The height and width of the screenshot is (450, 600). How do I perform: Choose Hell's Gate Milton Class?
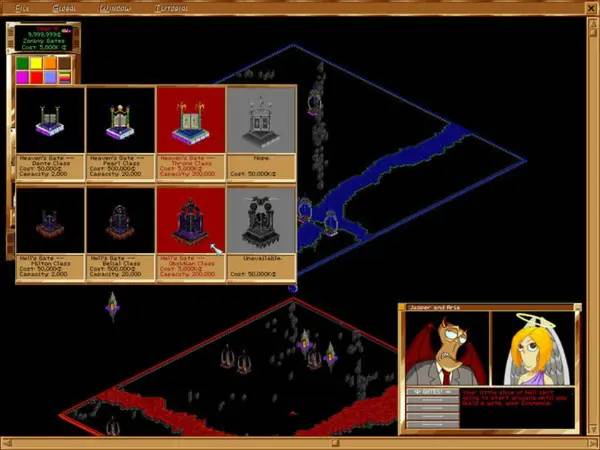pyautogui.click(x=50, y=220)
